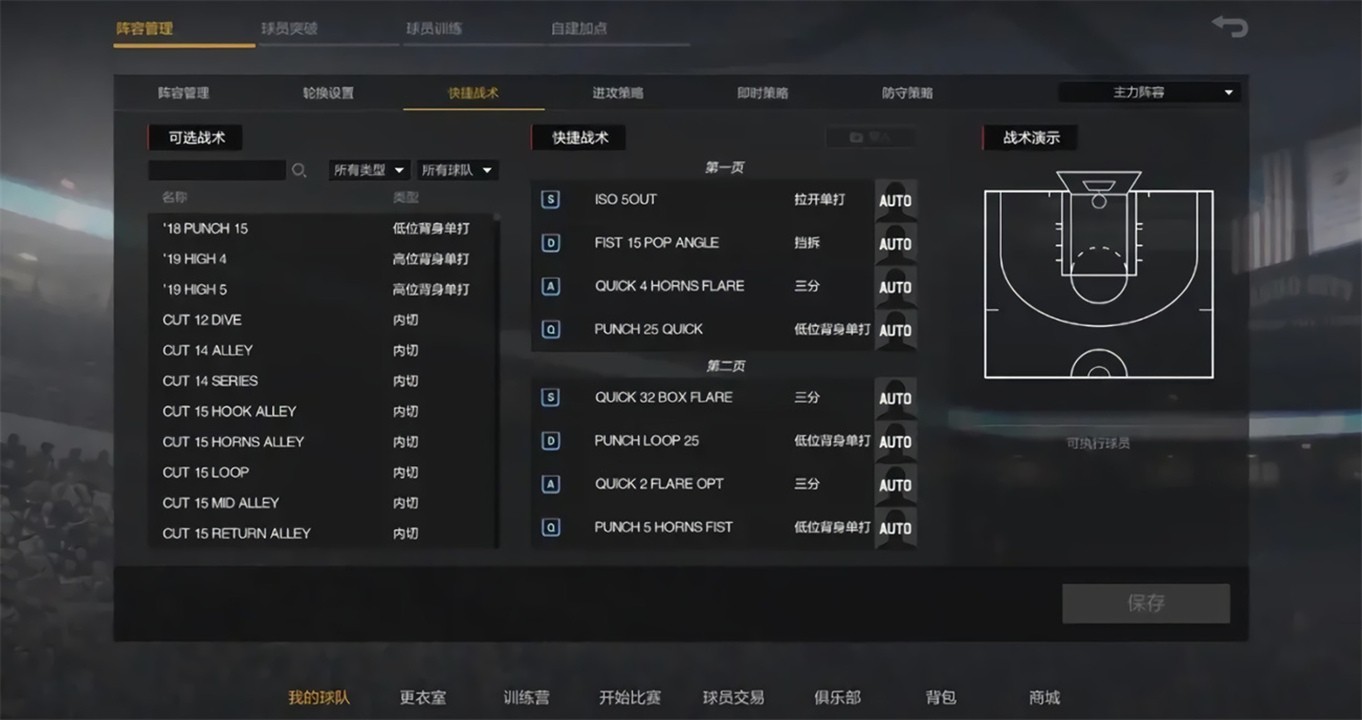
Task: Toggle AUTO assignment for PUNCH 5 HORNS FIST
Action: pos(895,527)
